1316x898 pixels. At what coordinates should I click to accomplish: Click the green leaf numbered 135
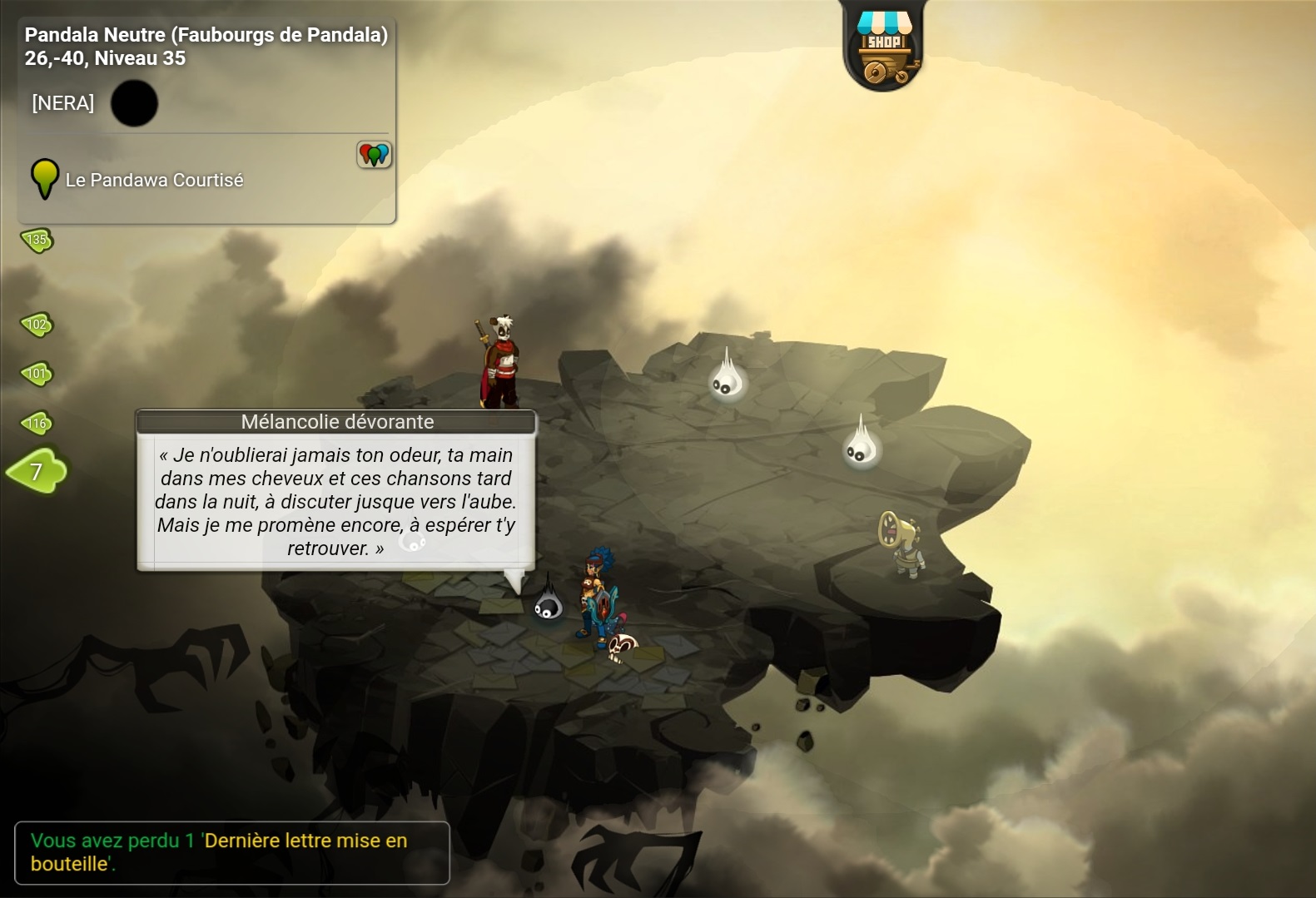coord(37,241)
